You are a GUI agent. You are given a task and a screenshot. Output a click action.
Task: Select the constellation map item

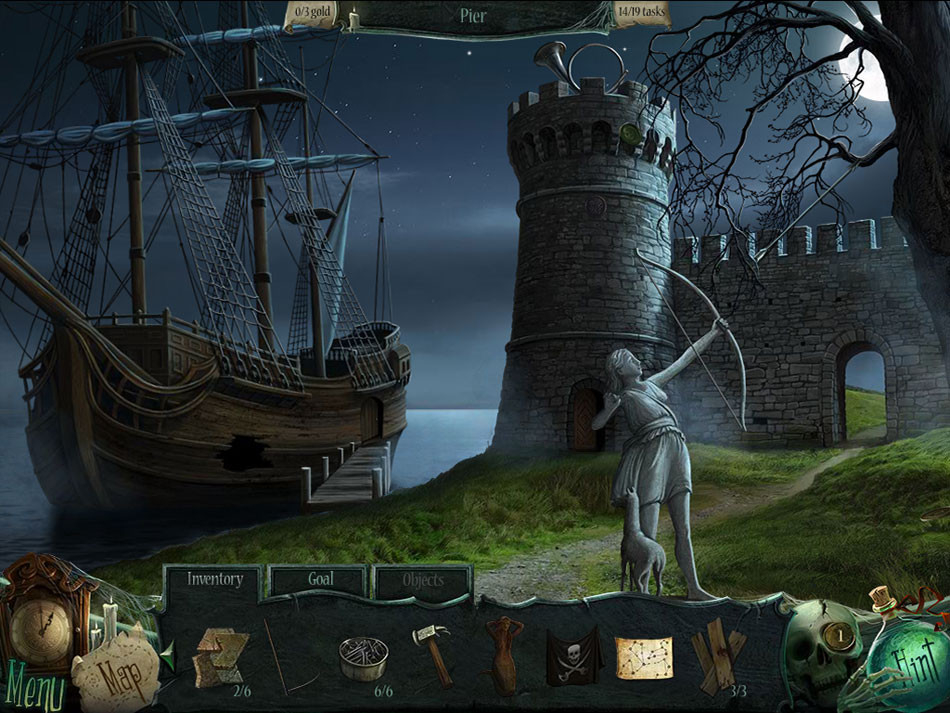[644, 657]
